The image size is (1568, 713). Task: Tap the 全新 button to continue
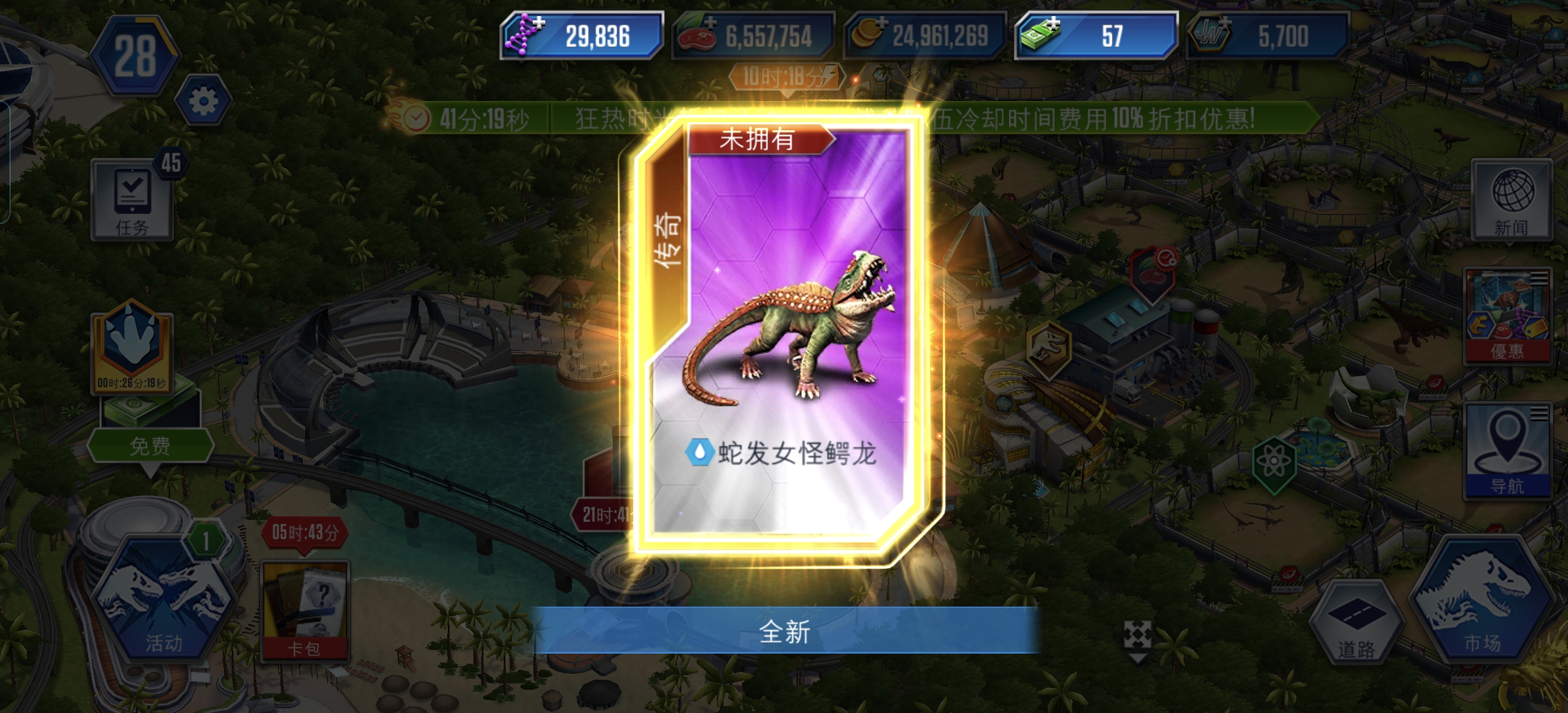[784, 633]
